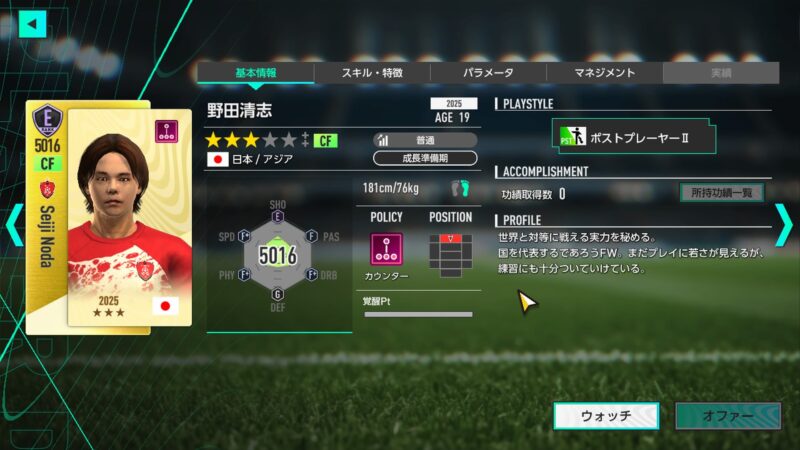800x450 pixels.
Task: Click the 成長準備期 growth label
Action: point(425,158)
